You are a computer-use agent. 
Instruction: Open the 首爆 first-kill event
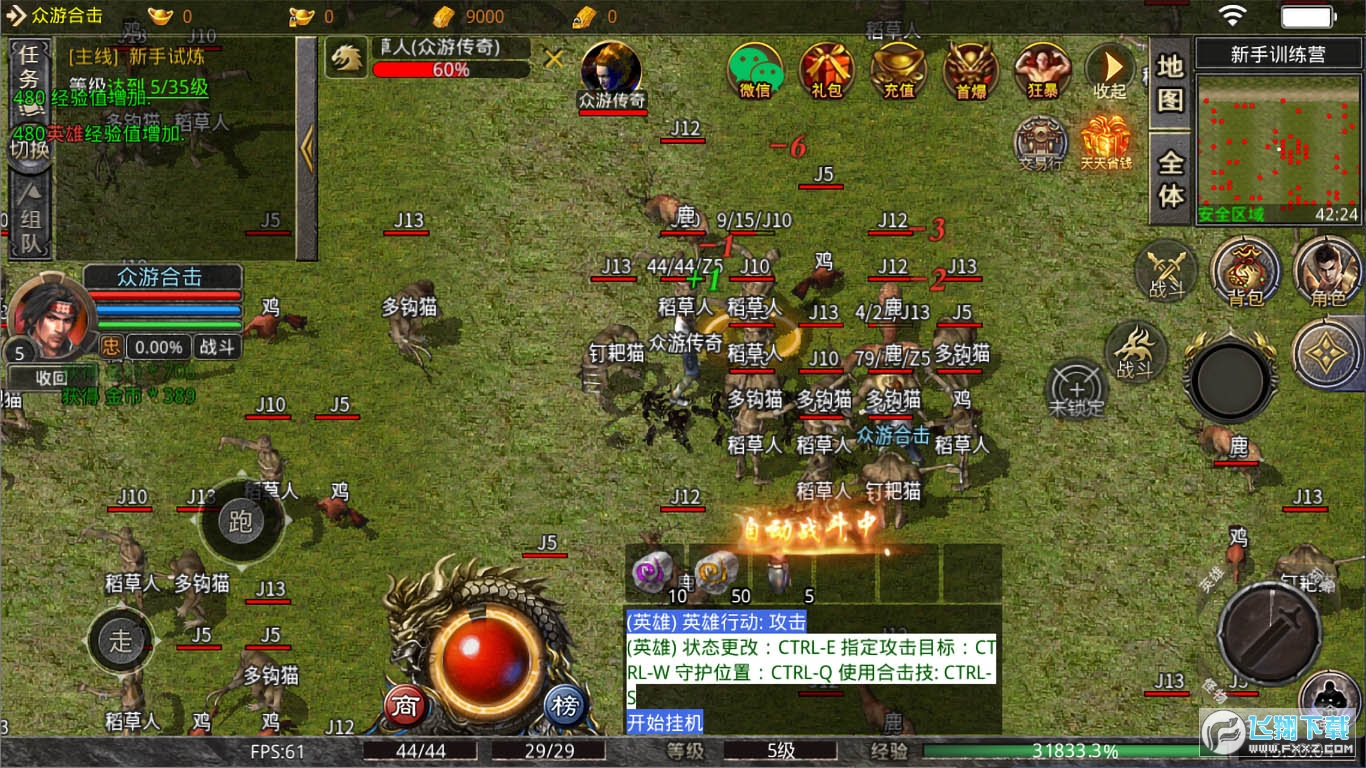coord(970,70)
